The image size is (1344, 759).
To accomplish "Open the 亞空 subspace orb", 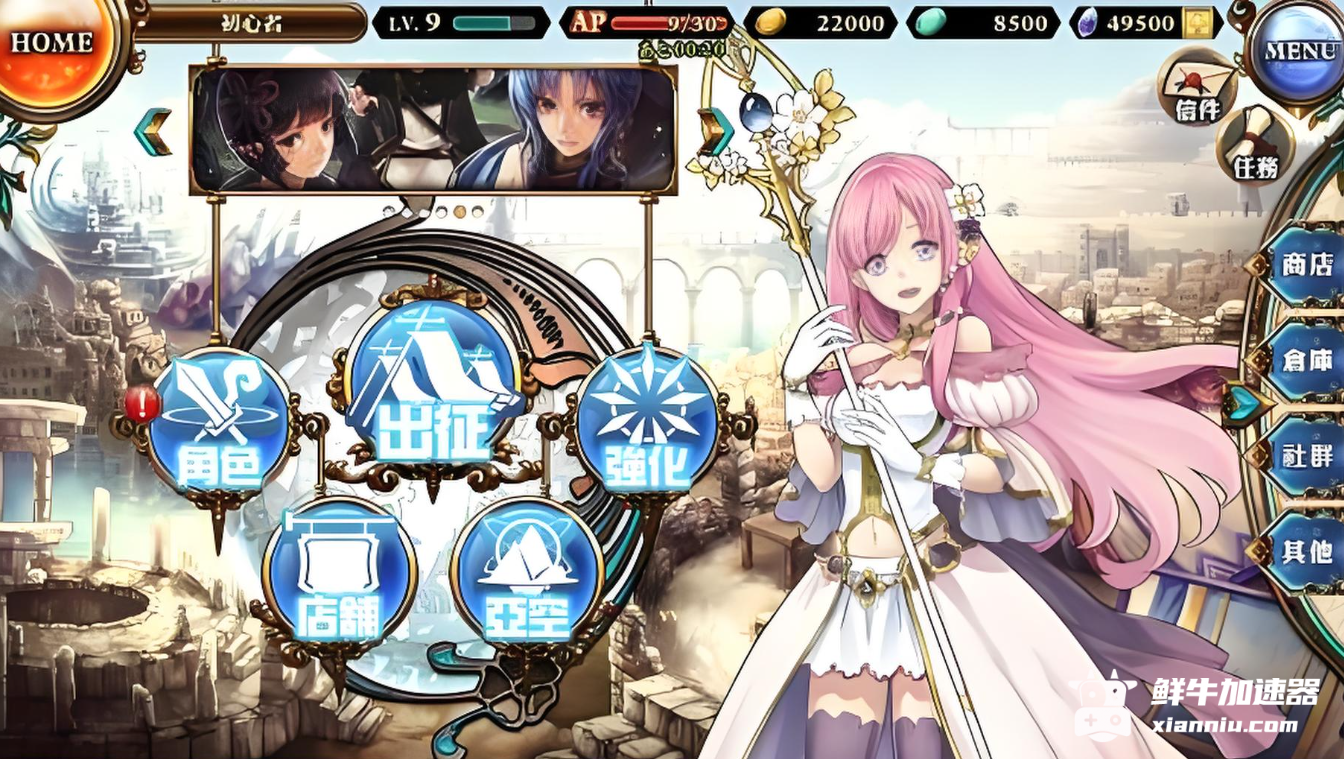I will (x=526, y=573).
